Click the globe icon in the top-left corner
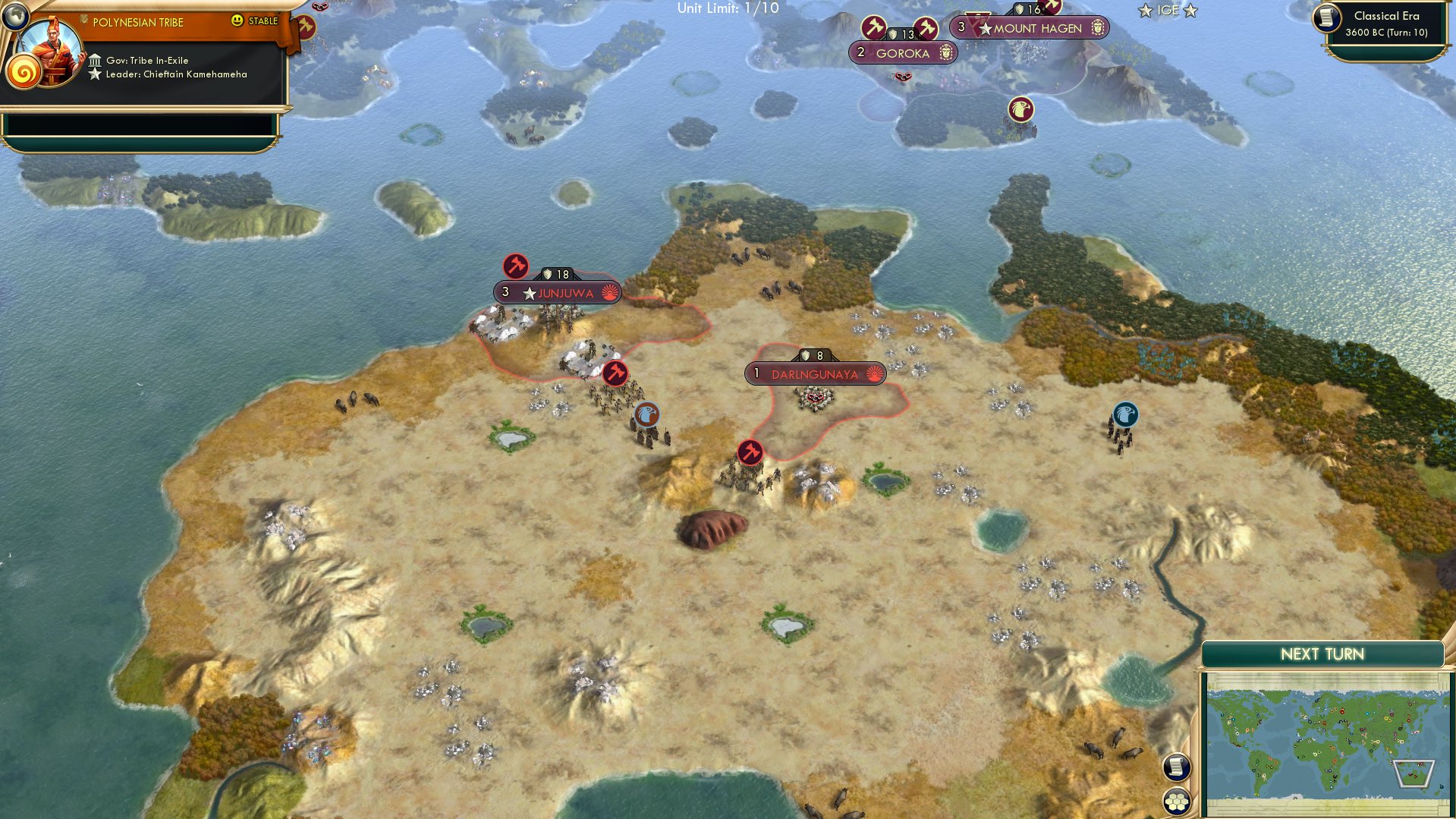Screen dimensions: 1456x819 15,15
